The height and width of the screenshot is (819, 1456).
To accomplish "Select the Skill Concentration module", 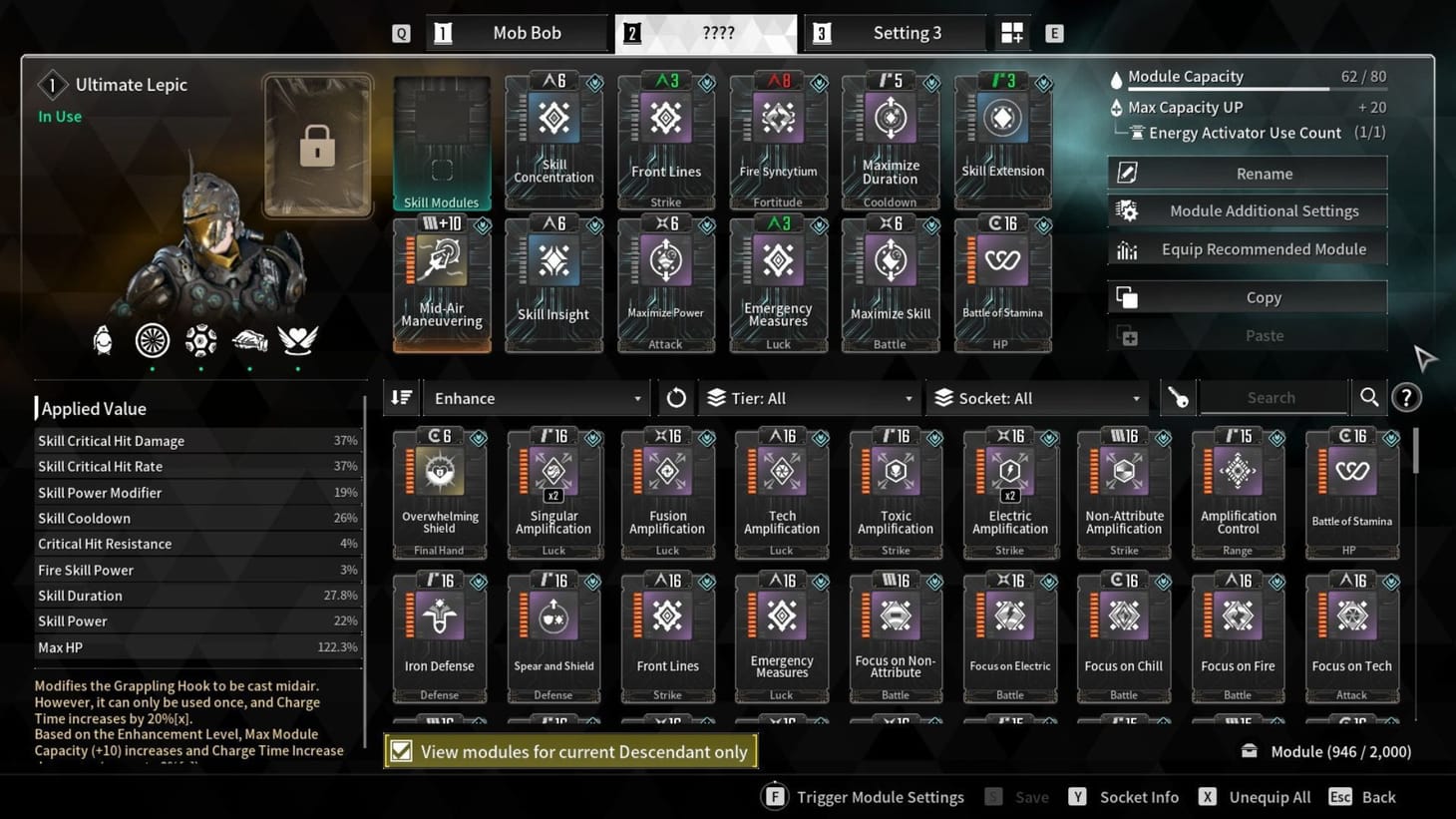I will coord(553,137).
